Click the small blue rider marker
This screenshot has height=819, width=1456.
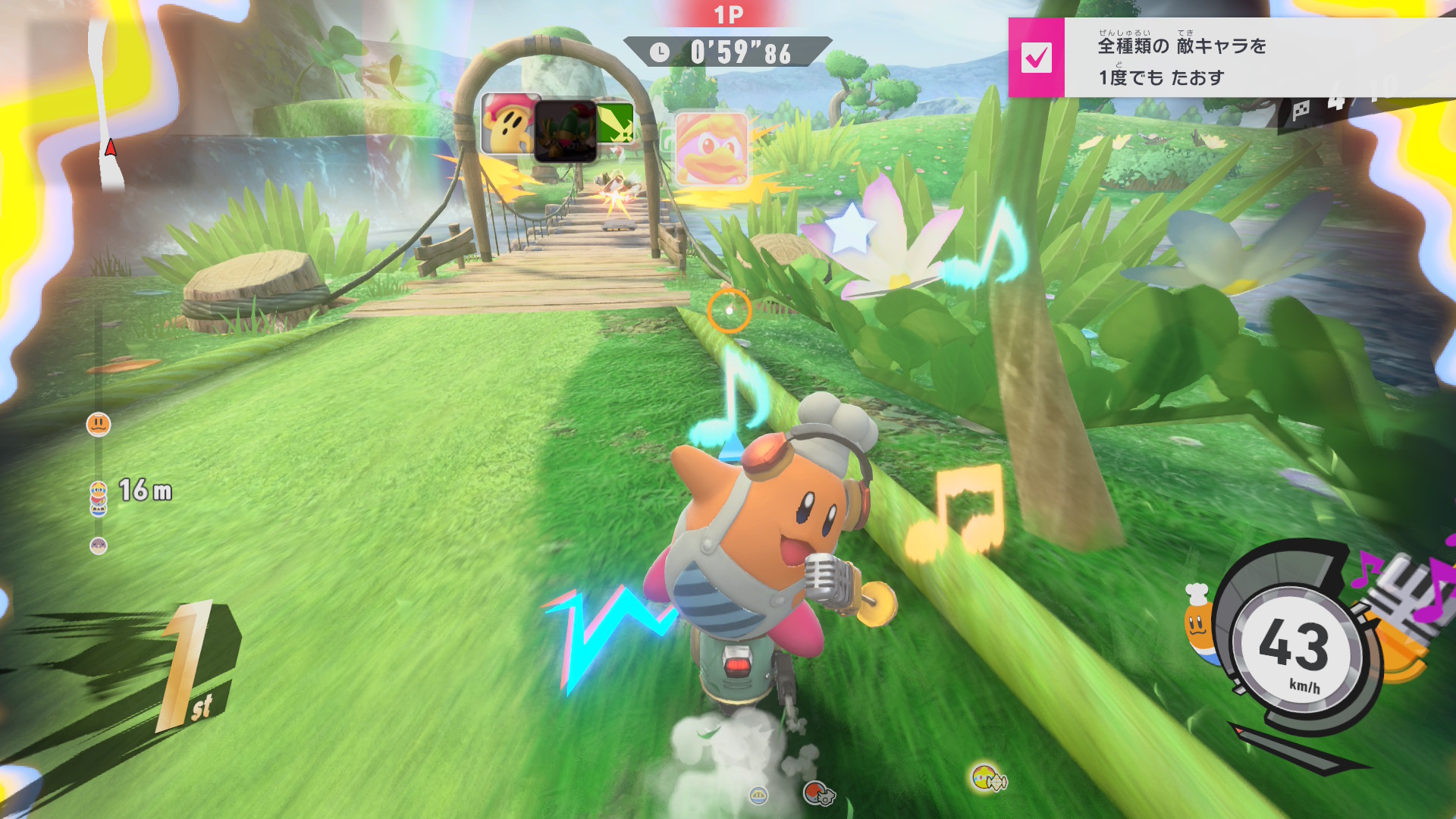click(x=758, y=795)
